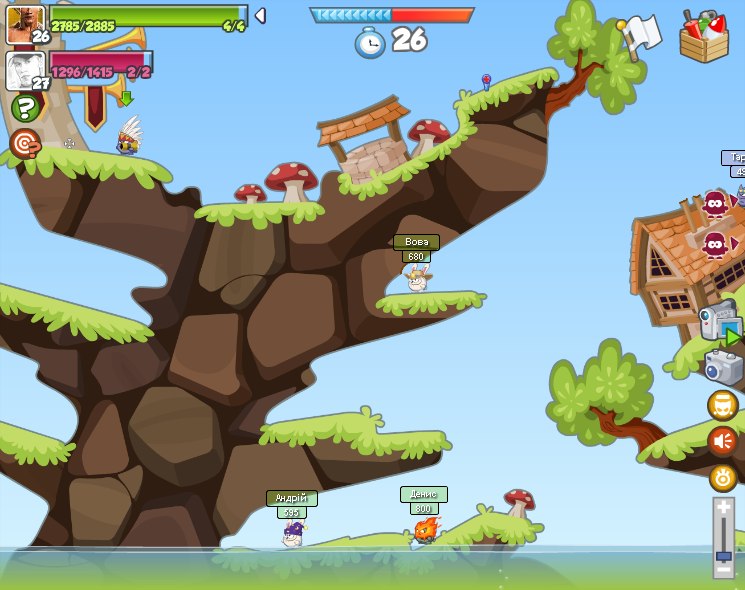Click the blue zoom slider handle
Image resolution: width=745 pixels, height=590 pixels.
(723, 555)
